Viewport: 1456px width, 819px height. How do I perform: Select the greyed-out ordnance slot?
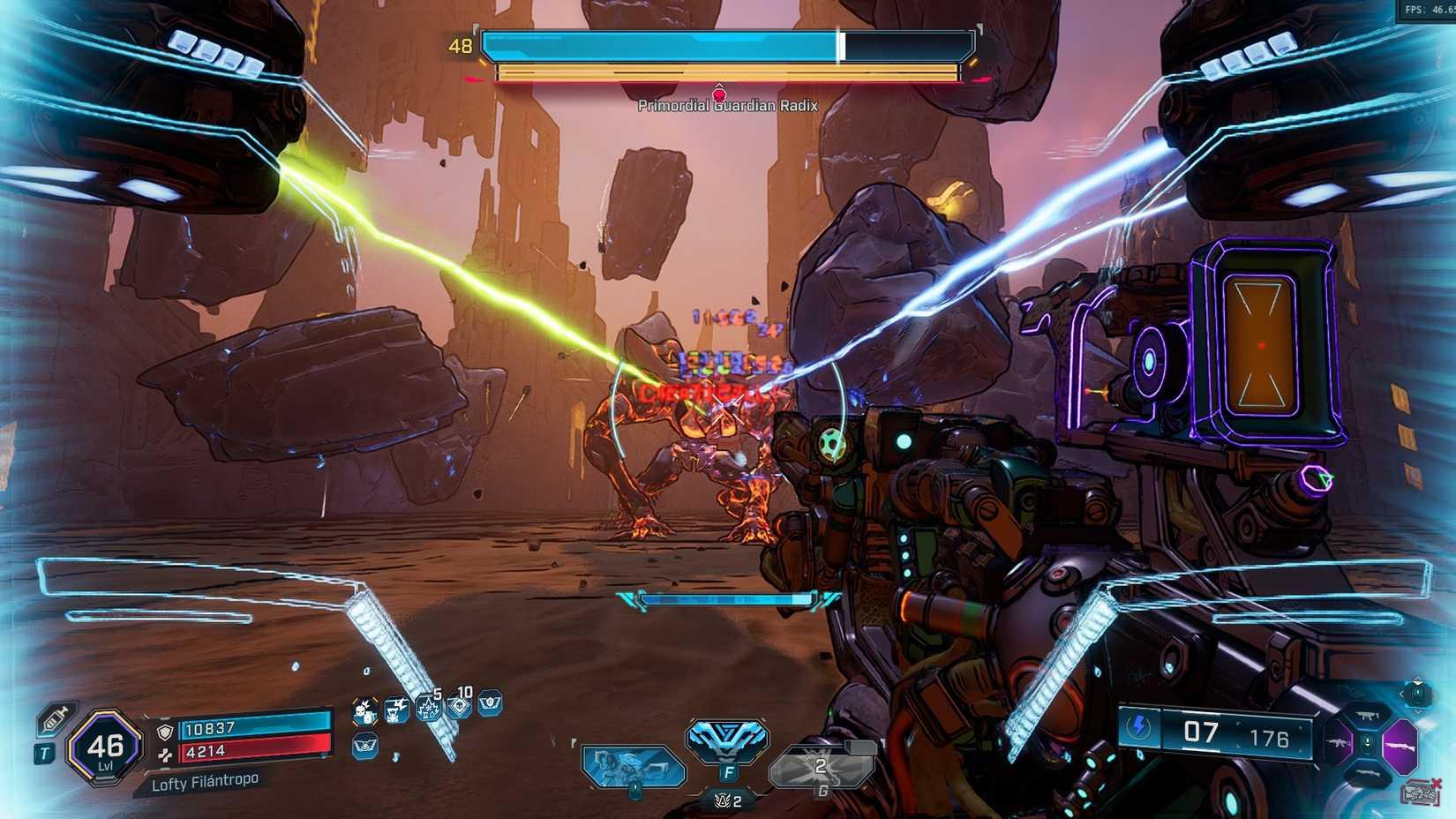click(821, 767)
